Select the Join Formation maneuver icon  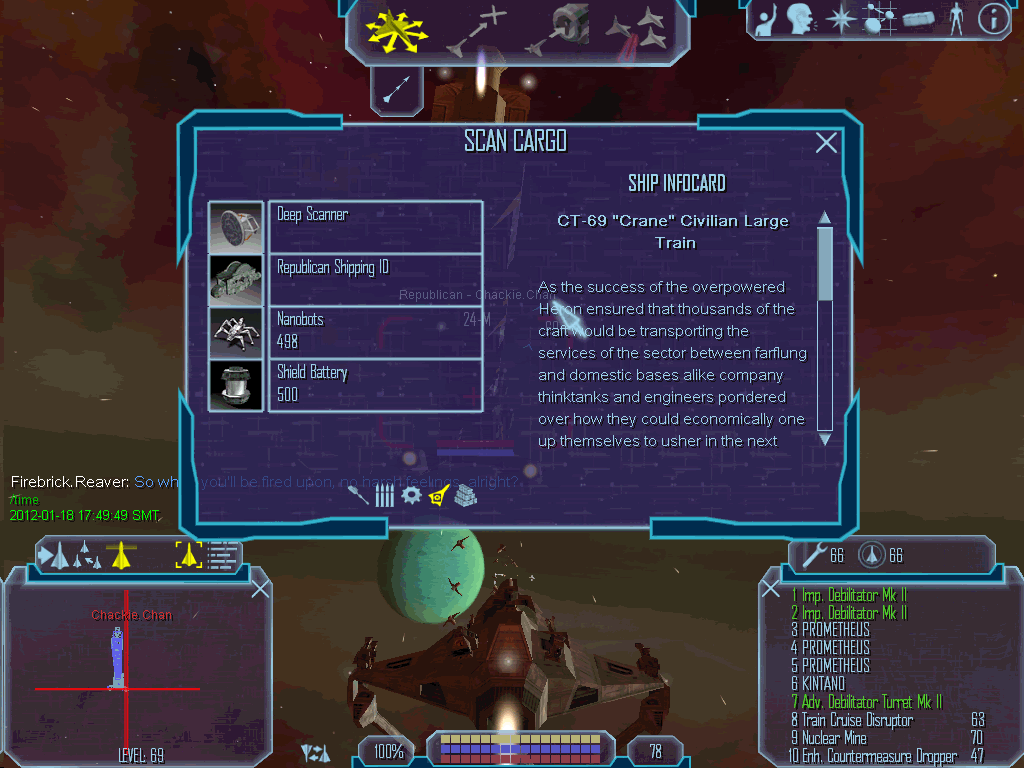[638, 29]
